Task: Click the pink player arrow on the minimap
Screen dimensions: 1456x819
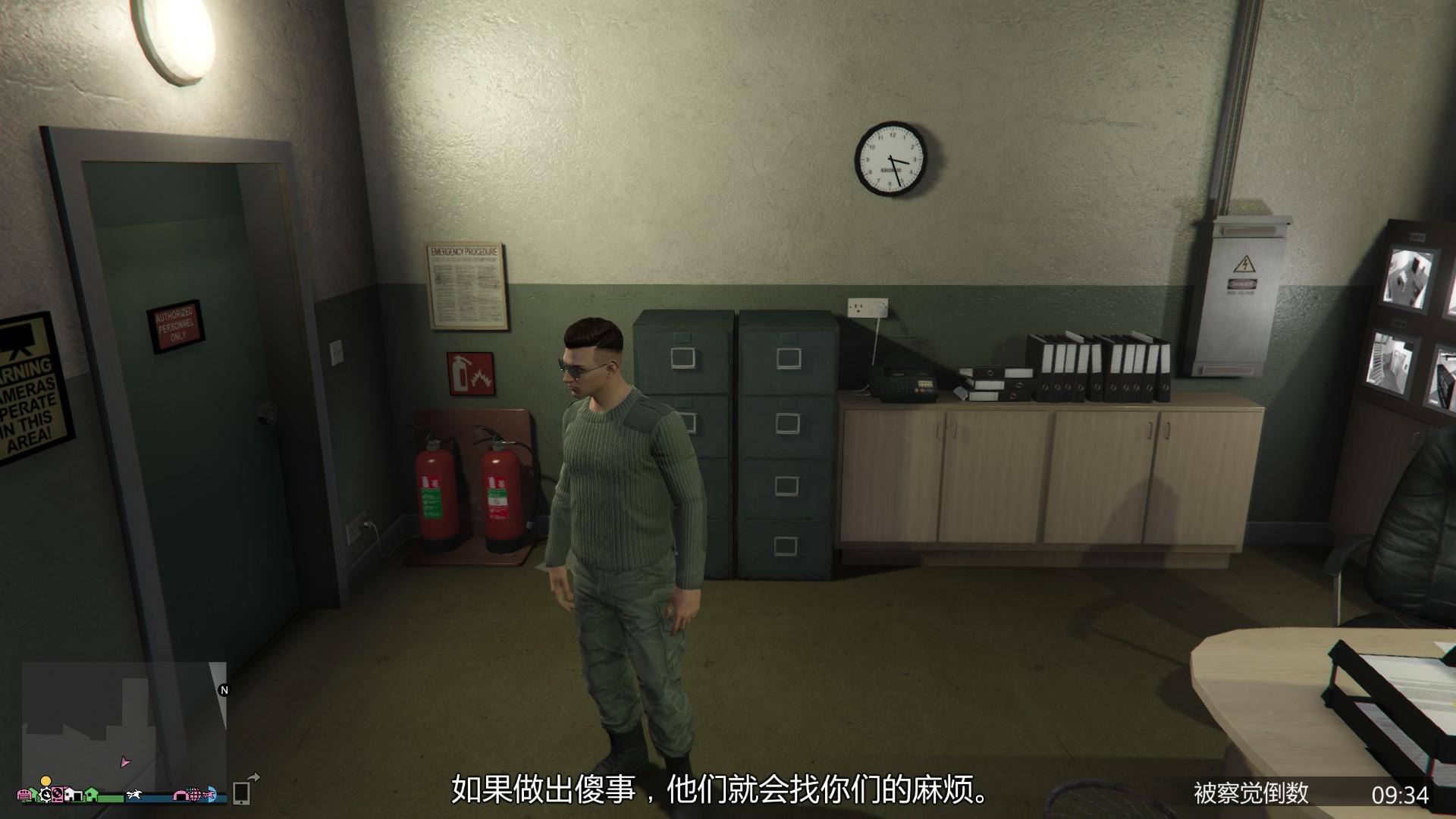Action: point(124,762)
